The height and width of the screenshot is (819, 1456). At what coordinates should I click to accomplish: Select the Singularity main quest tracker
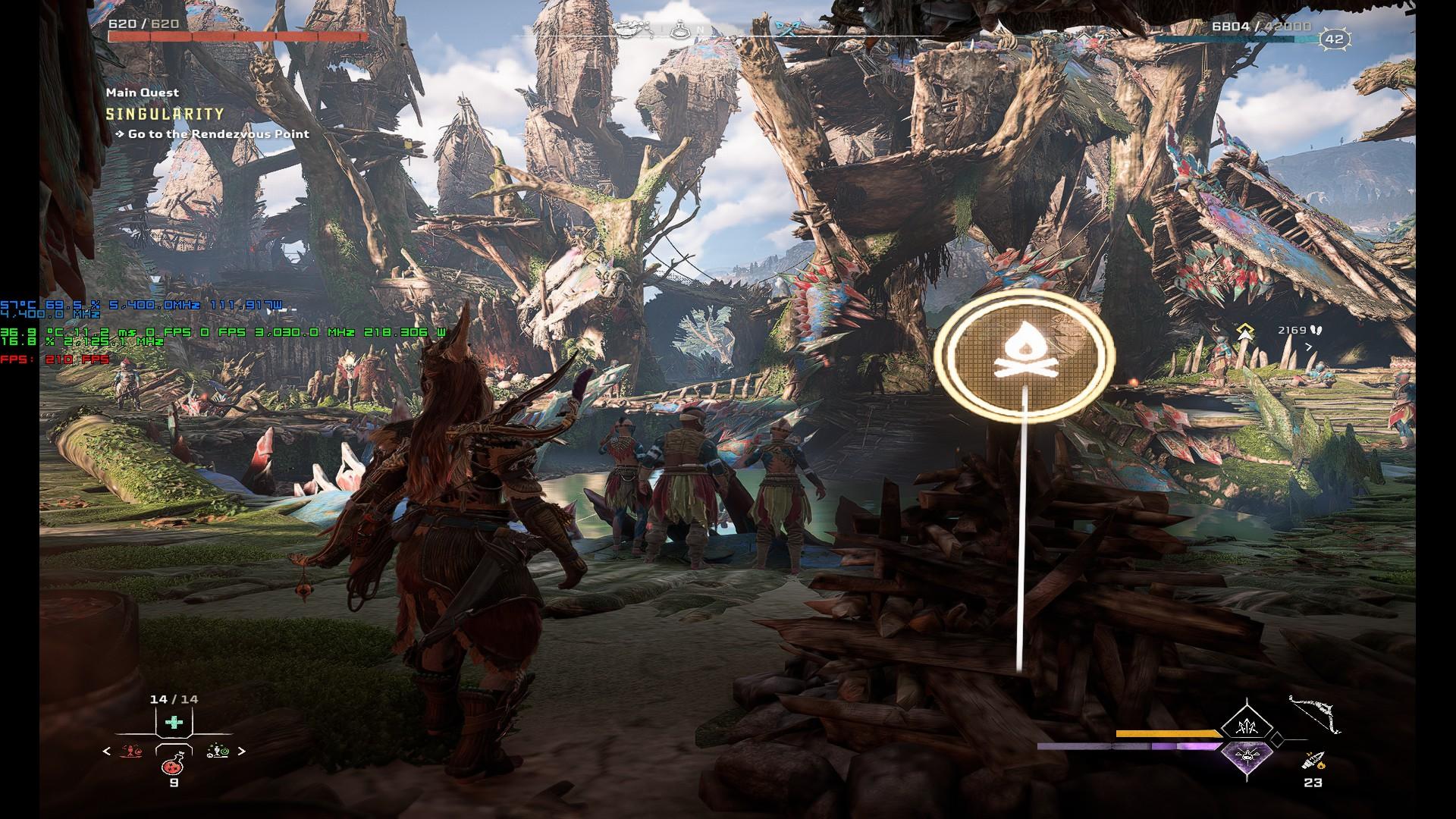[x=165, y=115]
